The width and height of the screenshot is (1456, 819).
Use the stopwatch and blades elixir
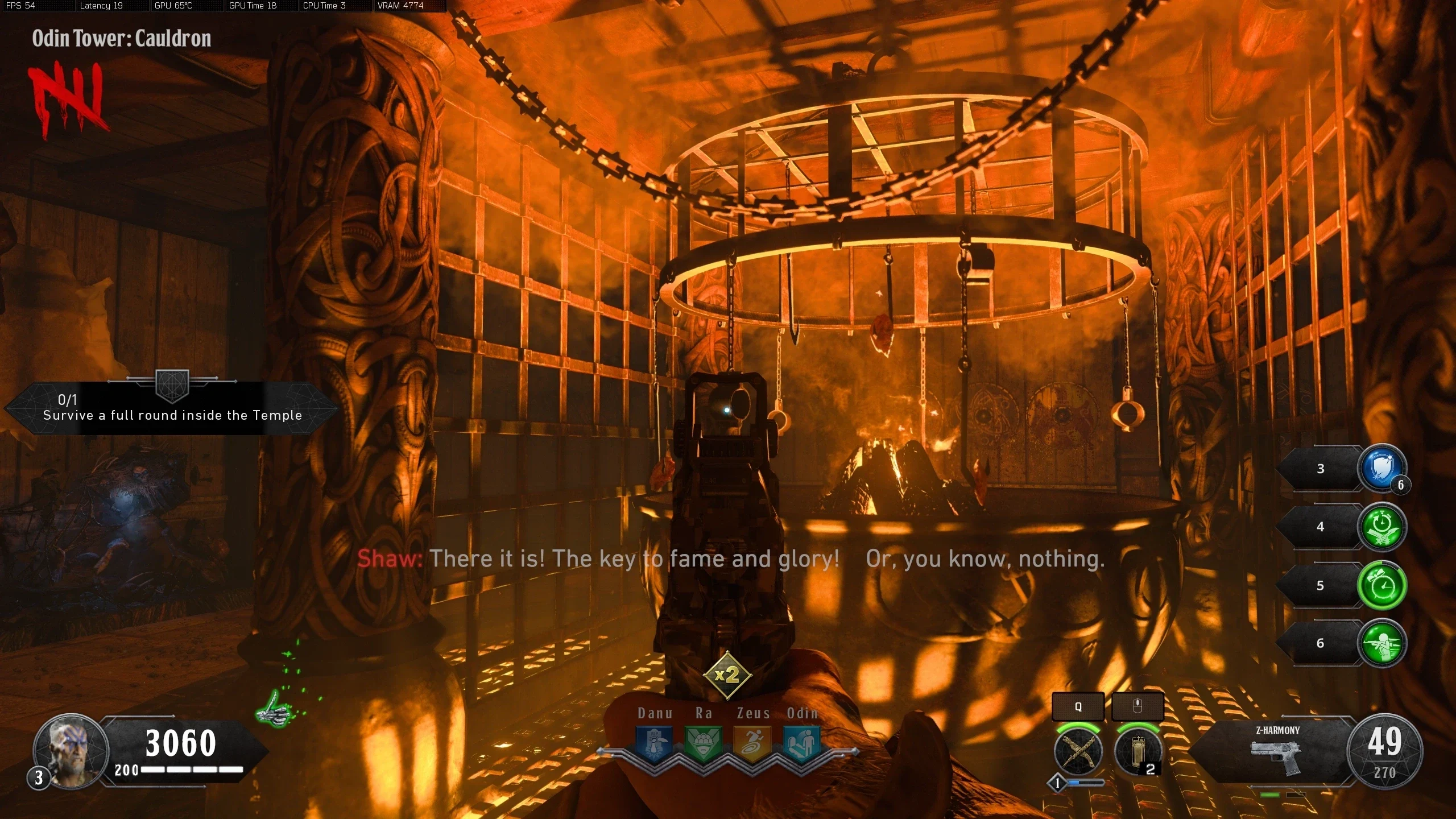[1382, 527]
